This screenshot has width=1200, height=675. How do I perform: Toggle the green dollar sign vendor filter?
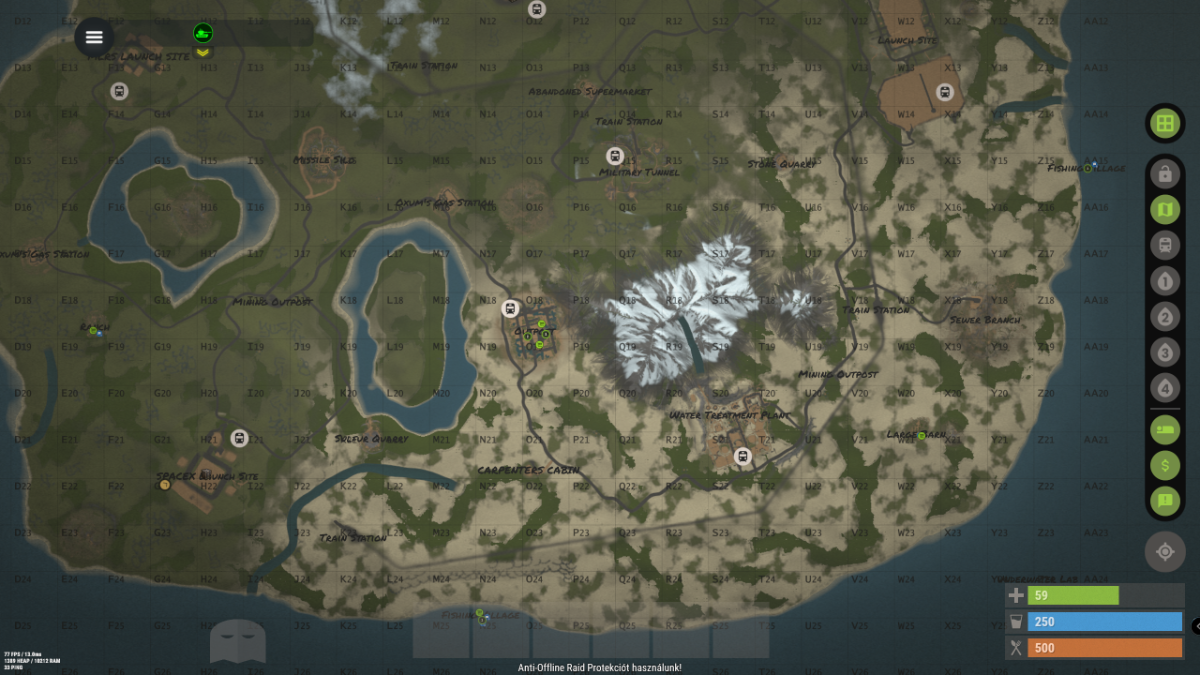pyautogui.click(x=1164, y=464)
